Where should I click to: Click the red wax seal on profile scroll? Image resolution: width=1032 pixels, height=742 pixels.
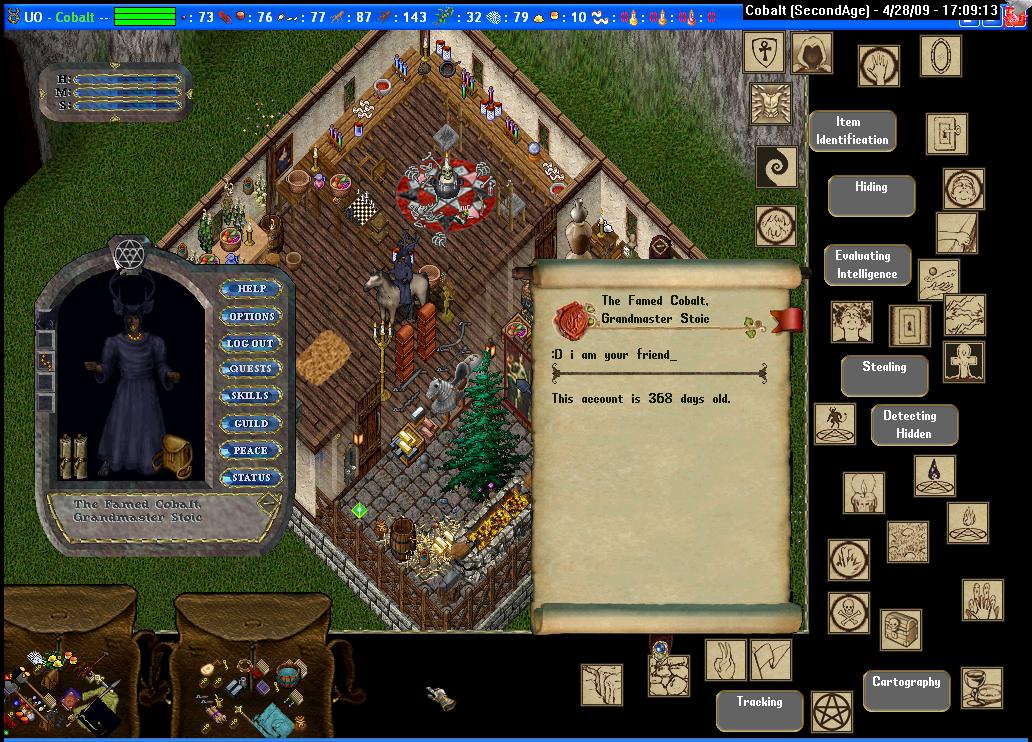point(573,320)
